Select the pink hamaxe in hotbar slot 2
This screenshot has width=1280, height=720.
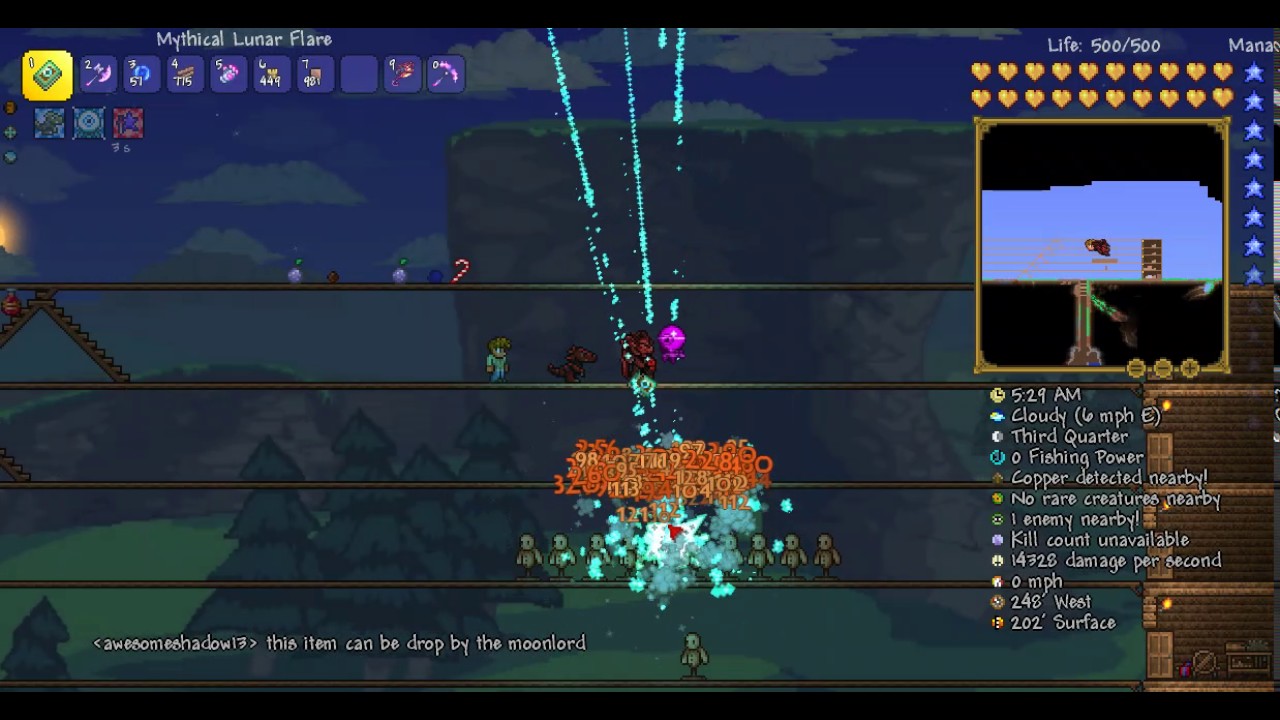98,75
